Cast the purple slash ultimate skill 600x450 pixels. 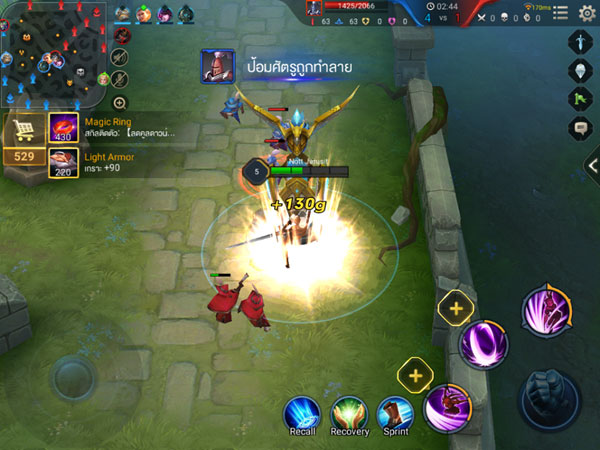point(546,310)
